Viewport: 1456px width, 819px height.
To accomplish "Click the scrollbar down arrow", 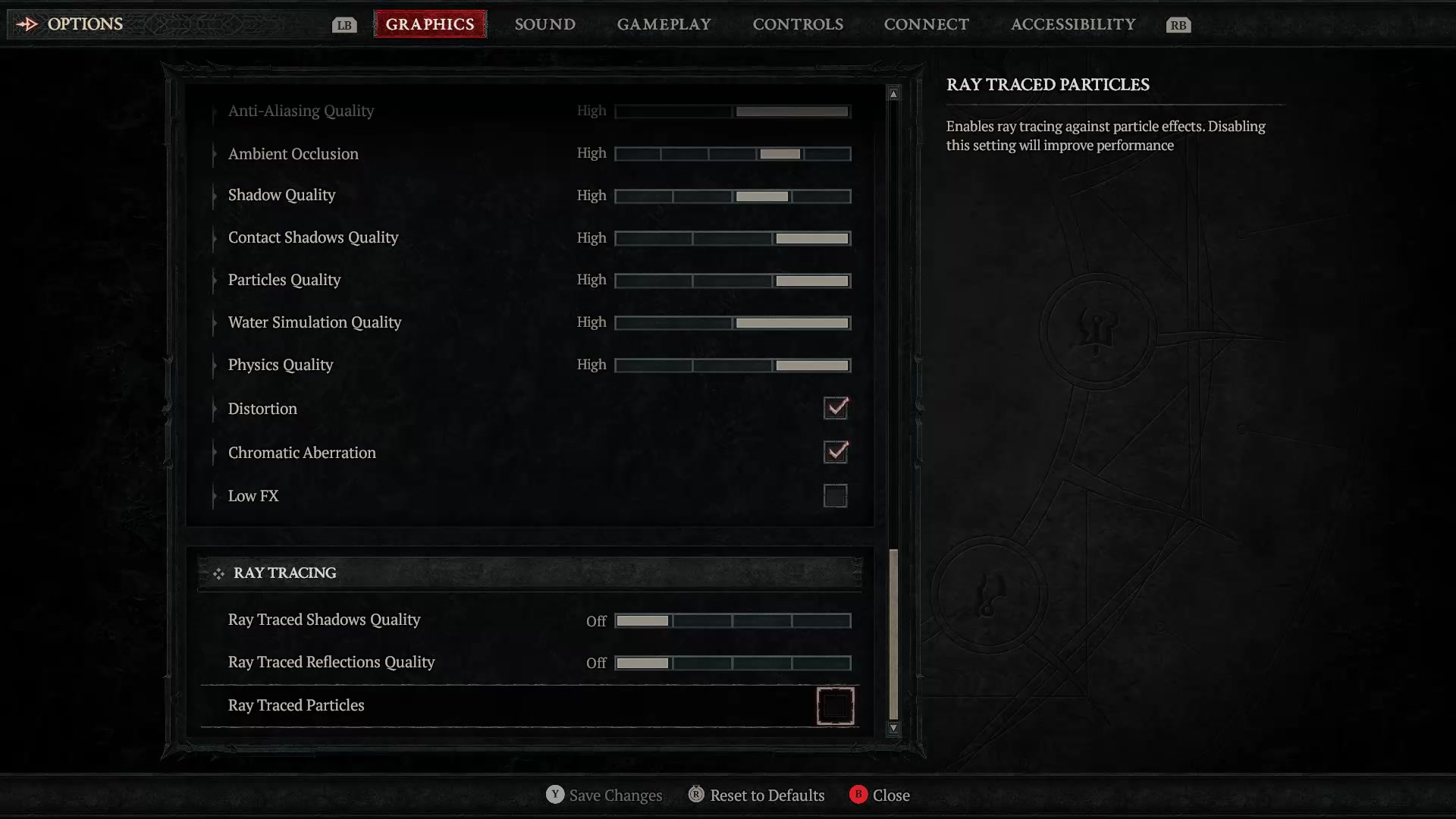I will pos(893,728).
